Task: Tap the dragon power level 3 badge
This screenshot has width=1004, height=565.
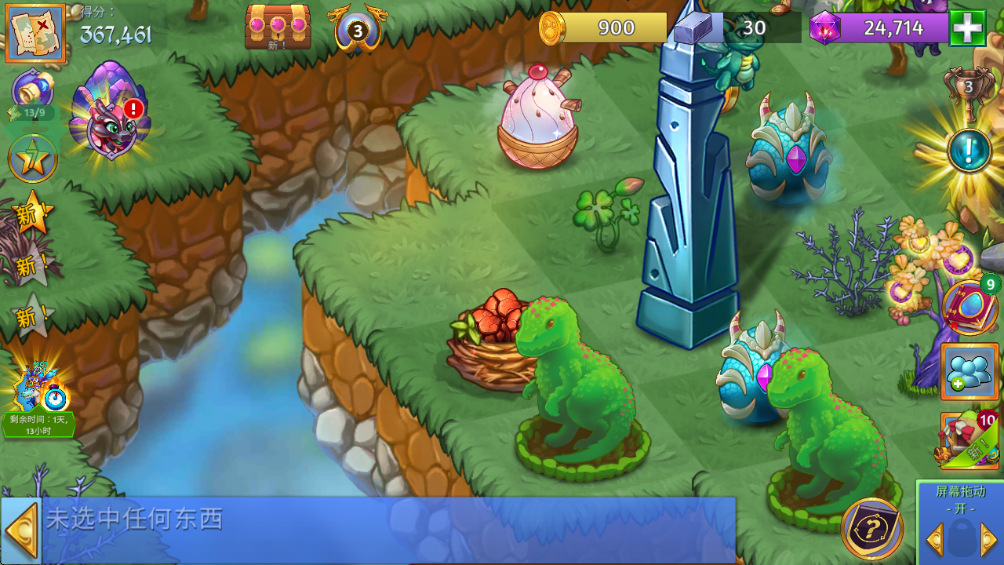Action: tap(359, 28)
